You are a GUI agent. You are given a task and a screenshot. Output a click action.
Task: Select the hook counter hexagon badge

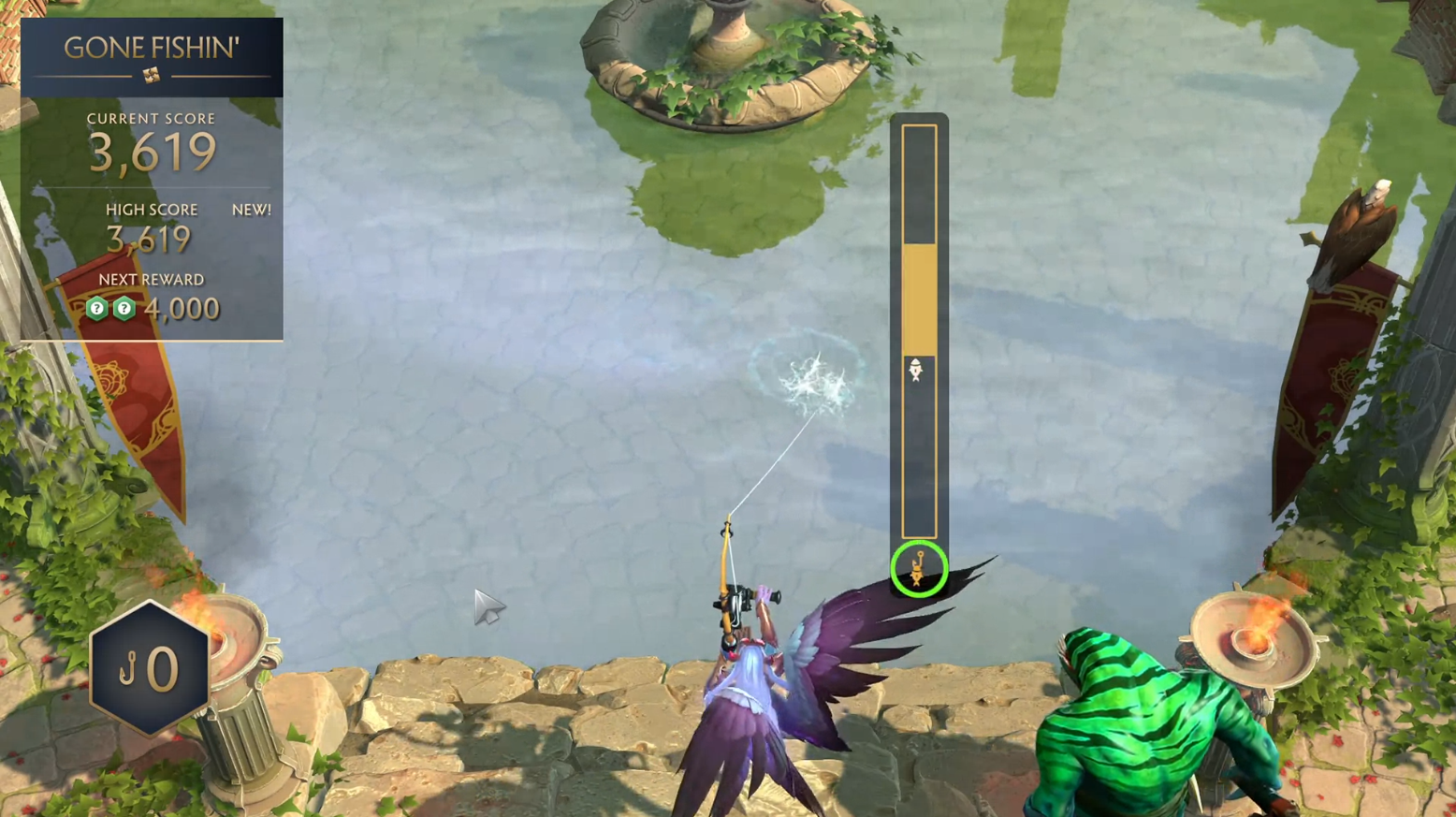pos(150,667)
